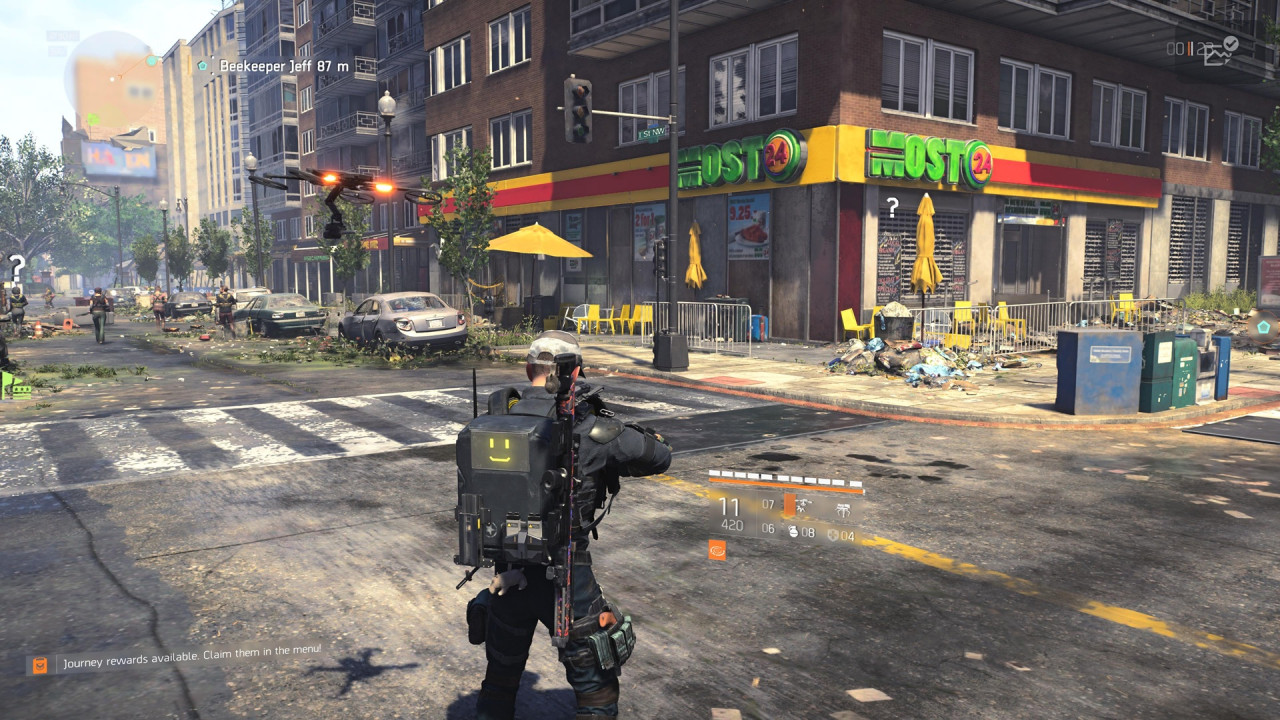Image resolution: width=1280 pixels, height=720 pixels.
Task: Click the green marker on the minimap
Action: pos(92,119)
